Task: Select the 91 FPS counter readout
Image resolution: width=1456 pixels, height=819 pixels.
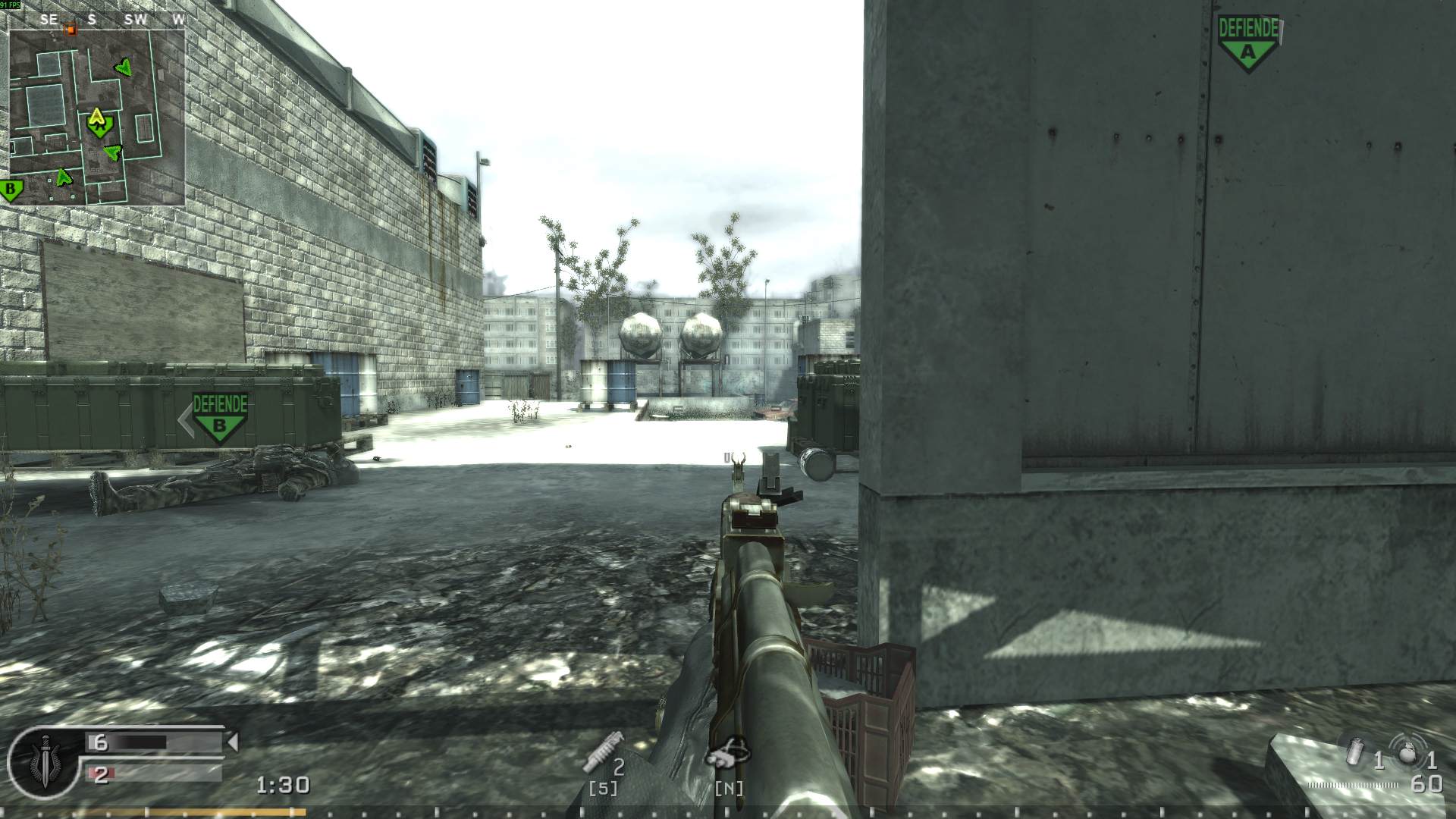Action: (x=11, y=4)
